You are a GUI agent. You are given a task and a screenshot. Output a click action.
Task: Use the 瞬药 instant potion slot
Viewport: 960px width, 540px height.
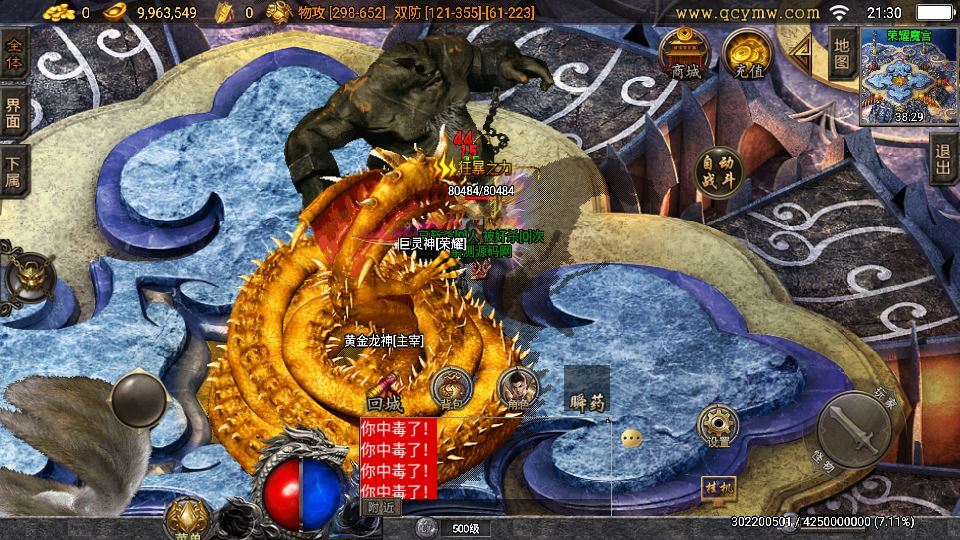[x=587, y=391]
